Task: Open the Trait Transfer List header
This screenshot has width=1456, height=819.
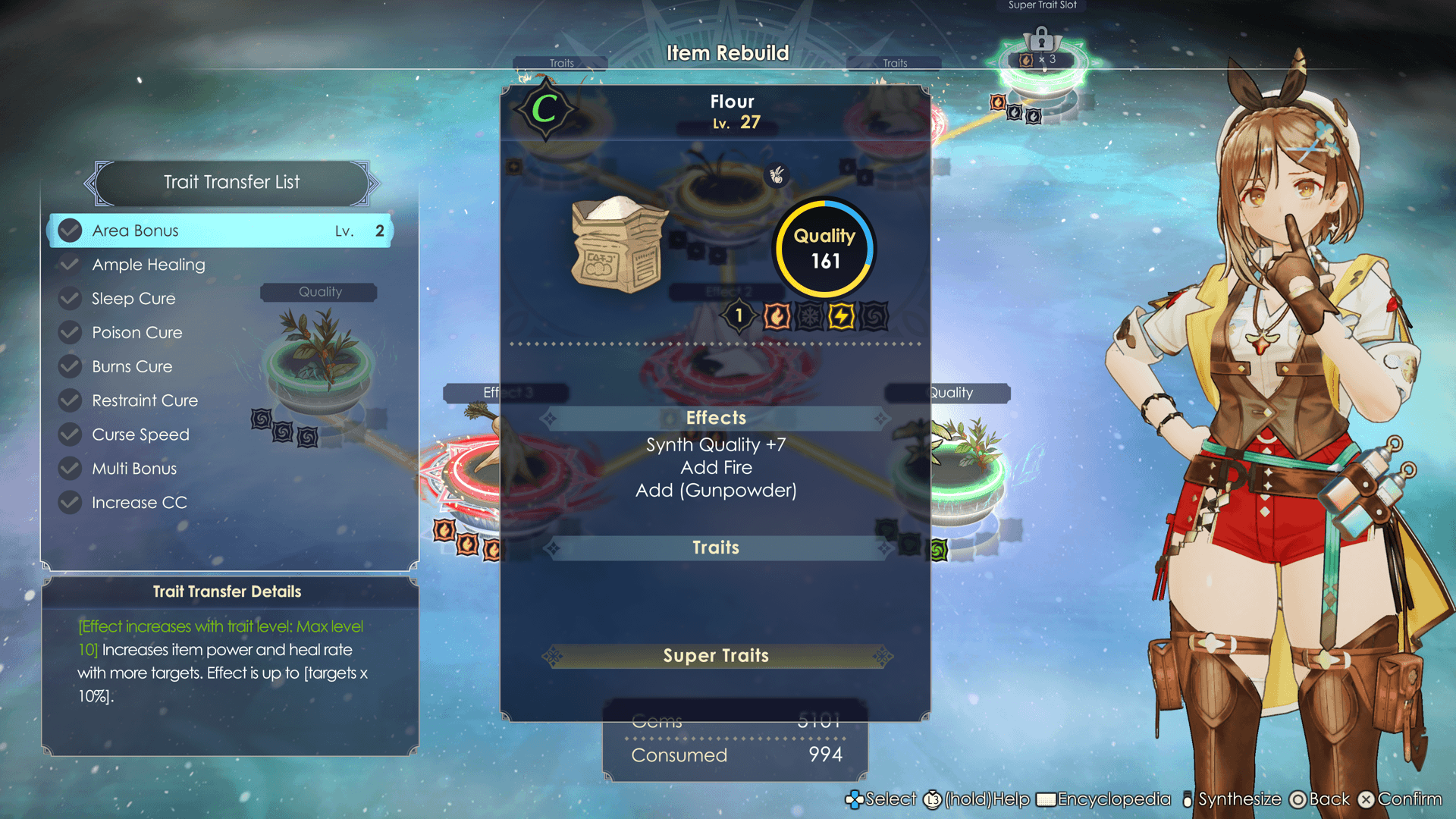Action: (232, 182)
